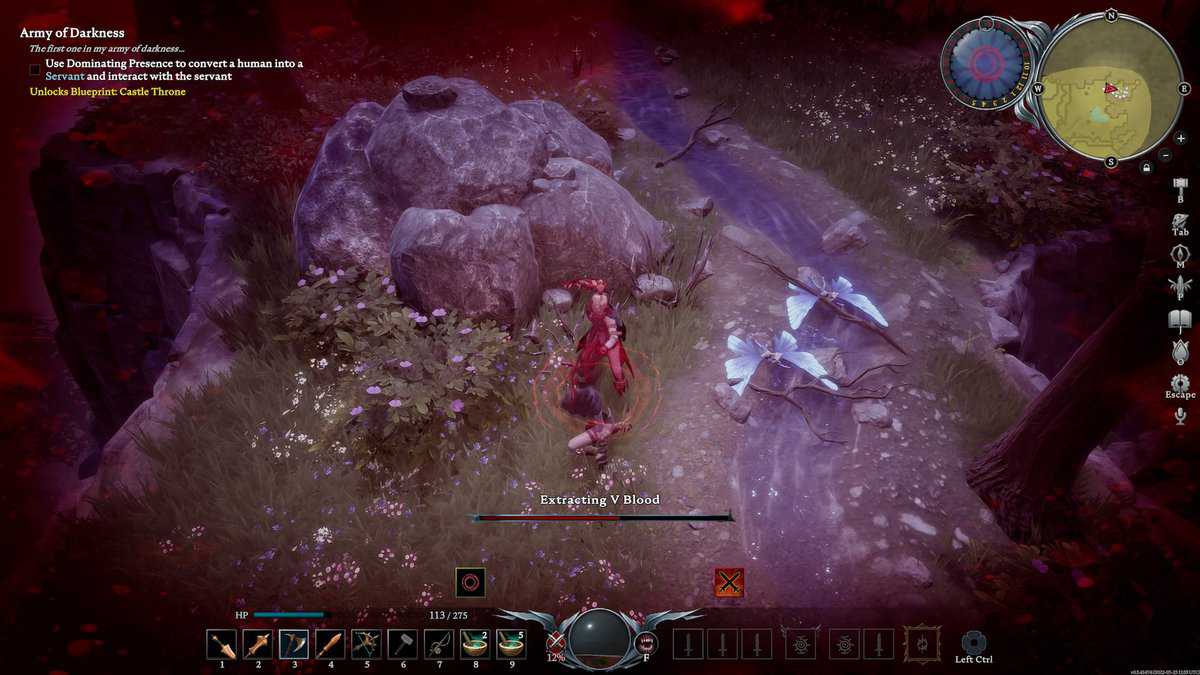Use the potion bowl with 2 charges
The image size is (1200, 675).
tap(474, 644)
